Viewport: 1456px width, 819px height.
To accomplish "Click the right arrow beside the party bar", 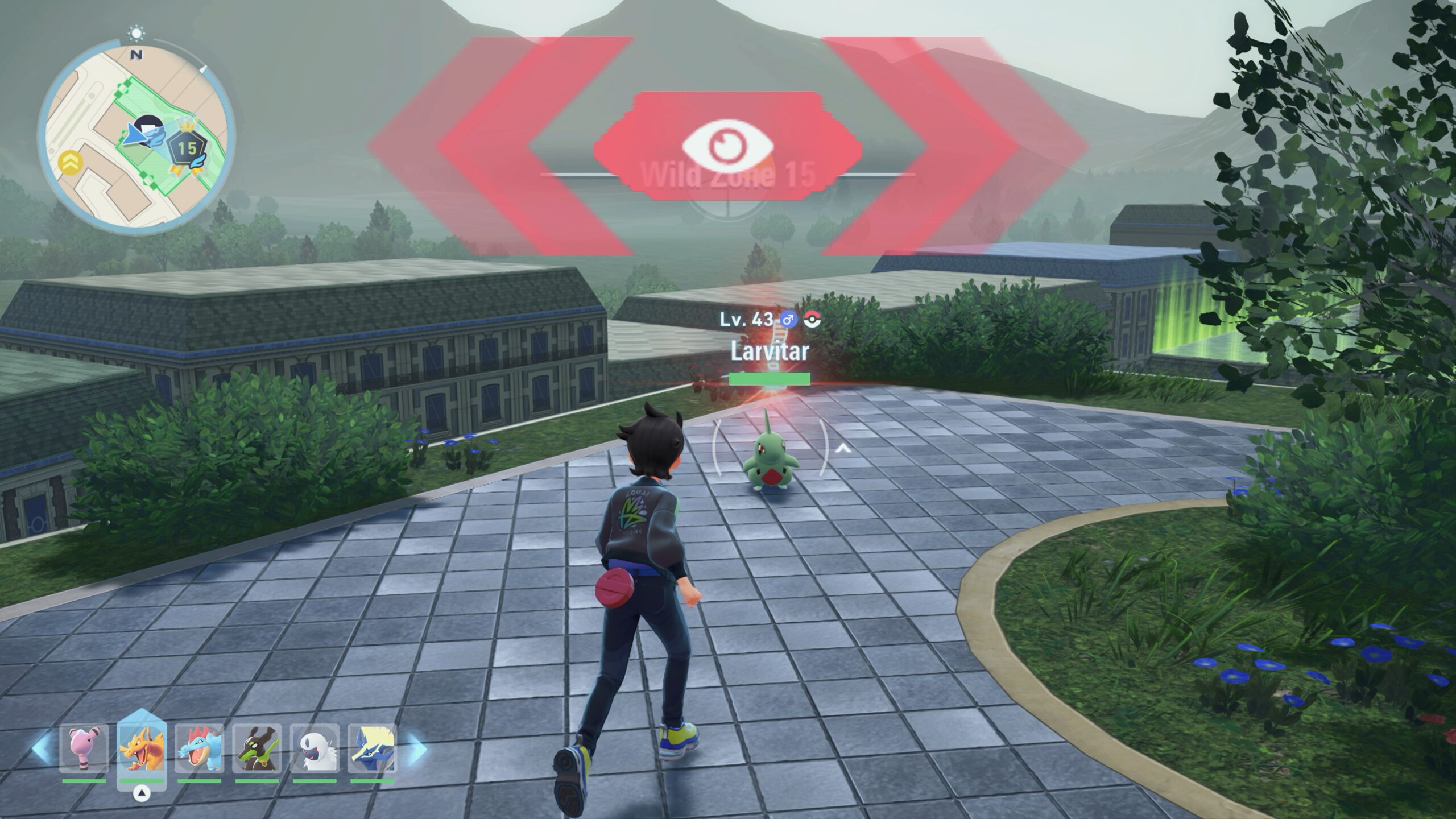I will (x=416, y=749).
